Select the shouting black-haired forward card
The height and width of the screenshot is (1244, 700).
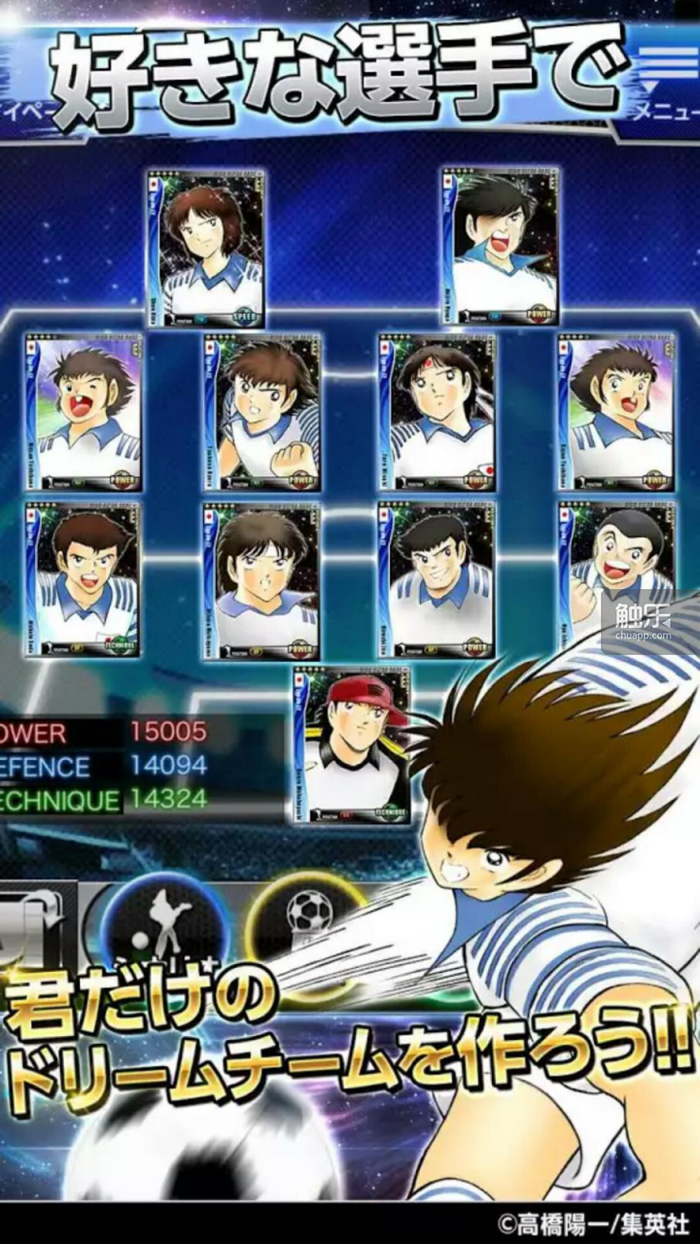(501, 246)
